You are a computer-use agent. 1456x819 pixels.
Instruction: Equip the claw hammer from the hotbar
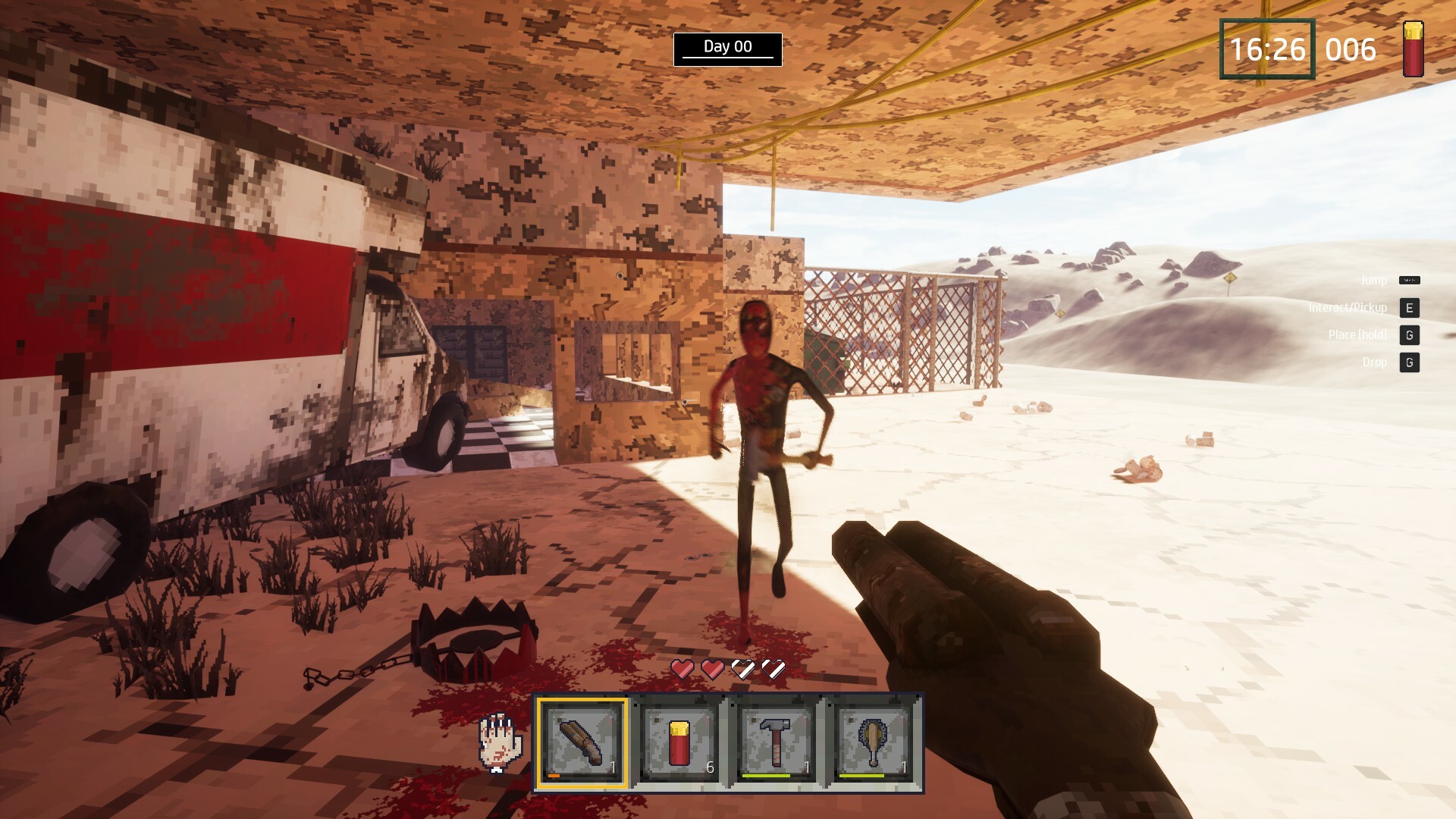[776, 742]
